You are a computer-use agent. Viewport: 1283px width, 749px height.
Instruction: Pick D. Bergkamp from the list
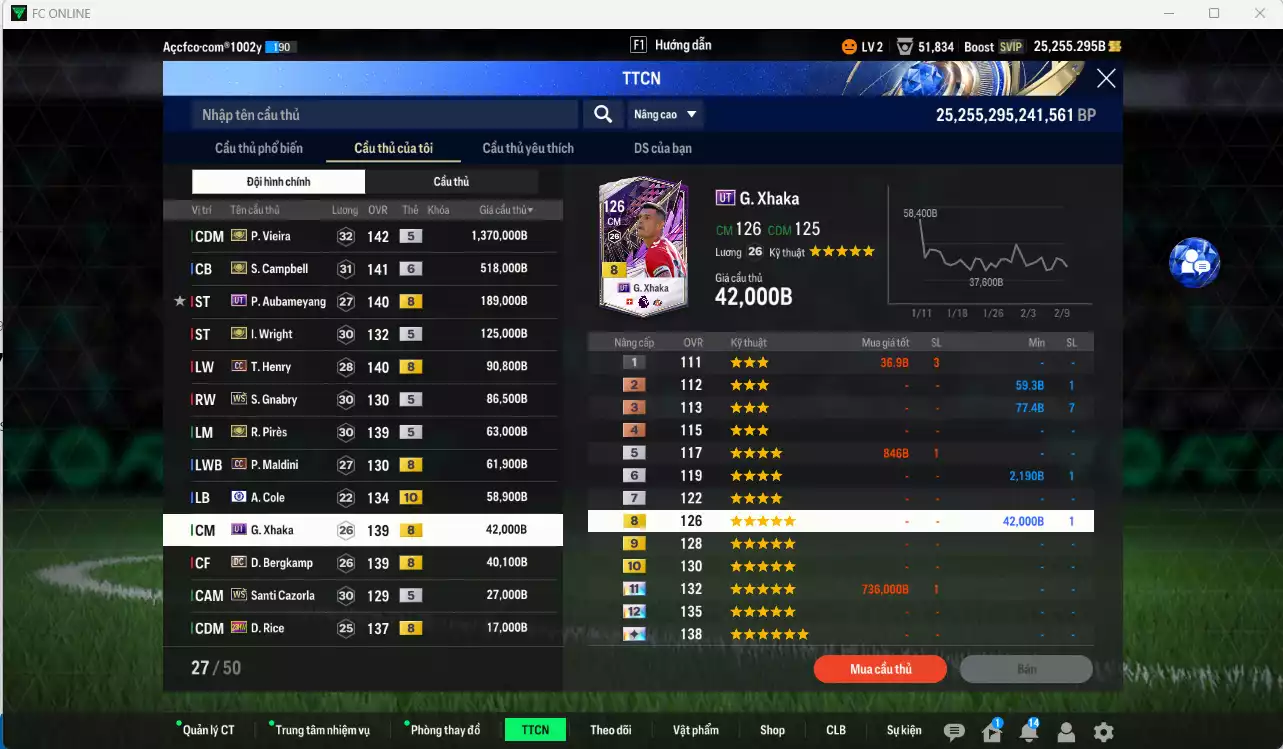point(362,563)
